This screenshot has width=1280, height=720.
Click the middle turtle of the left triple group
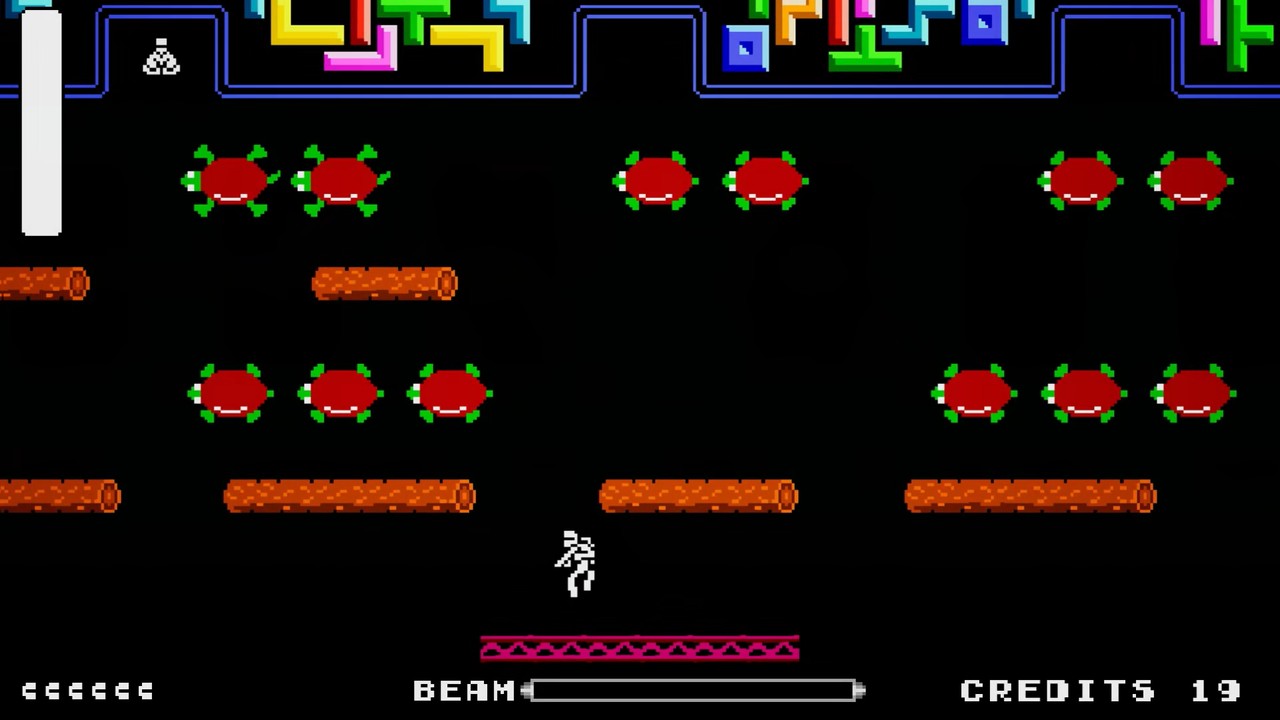tap(340, 395)
